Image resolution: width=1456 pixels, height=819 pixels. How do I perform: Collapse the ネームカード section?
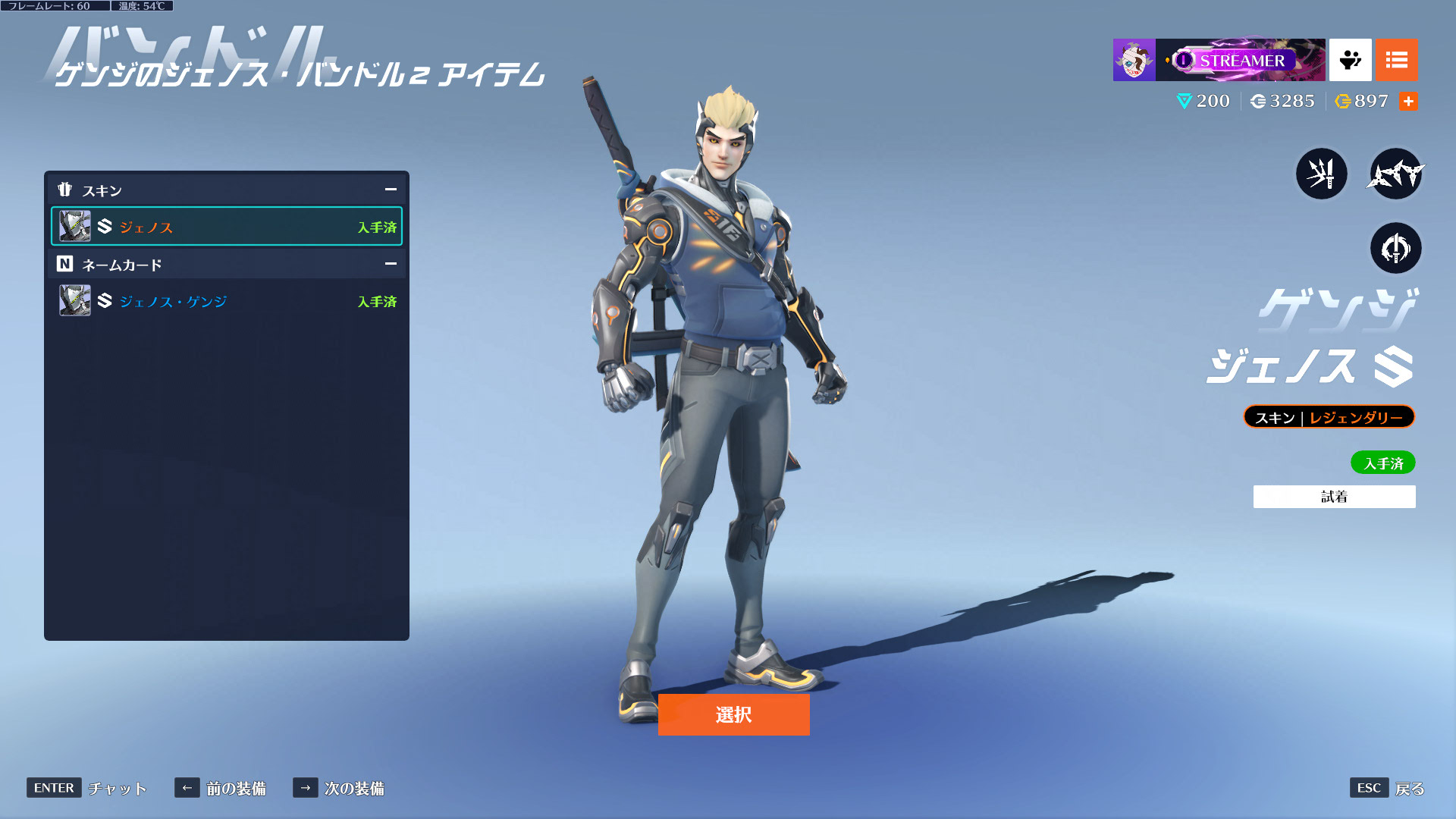tap(391, 264)
